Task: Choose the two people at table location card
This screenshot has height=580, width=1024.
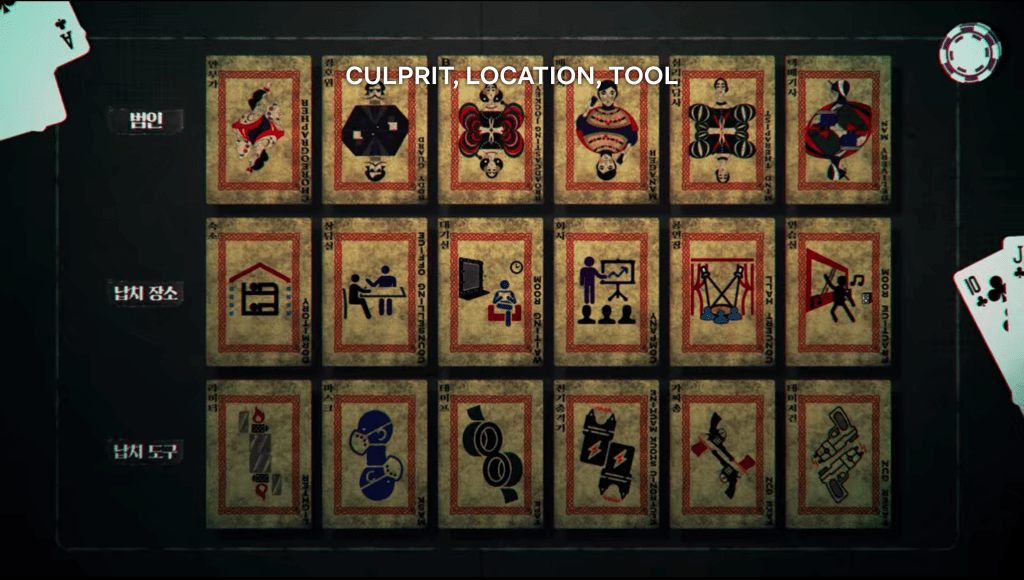Action: (x=374, y=292)
